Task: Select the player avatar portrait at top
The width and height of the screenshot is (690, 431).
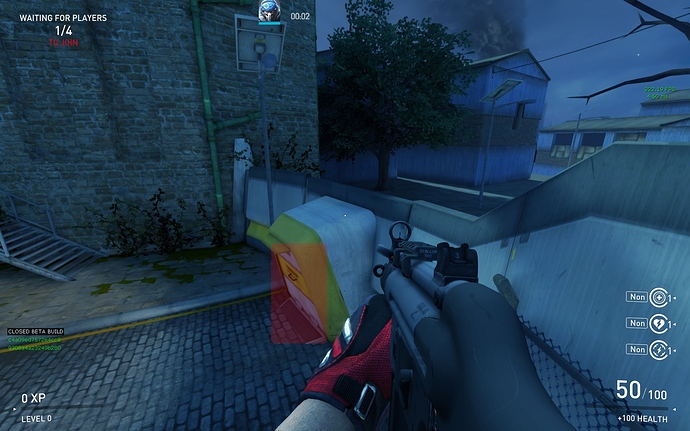Action: pyautogui.click(x=269, y=12)
